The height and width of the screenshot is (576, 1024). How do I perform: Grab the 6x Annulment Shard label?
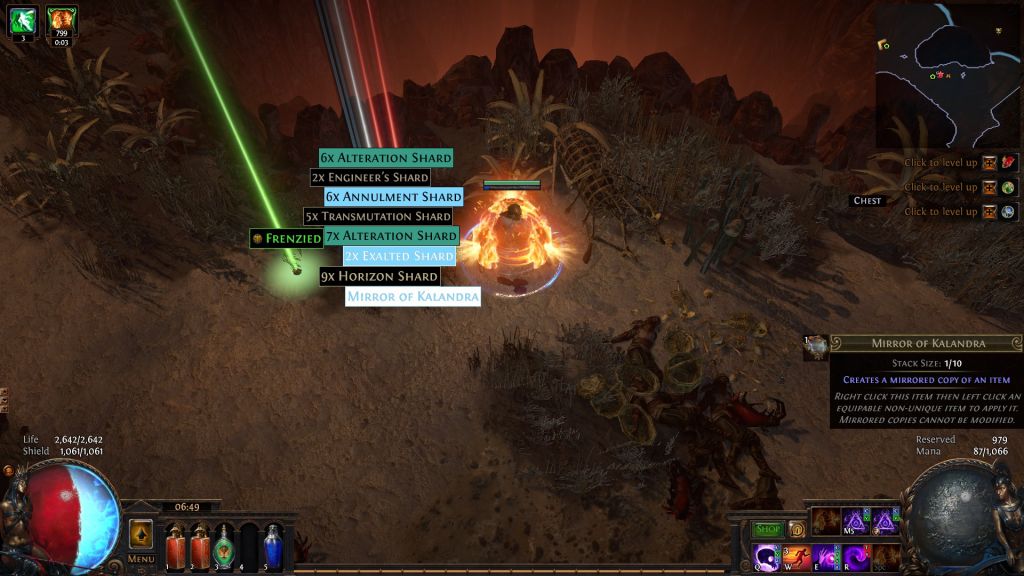coord(394,197)
